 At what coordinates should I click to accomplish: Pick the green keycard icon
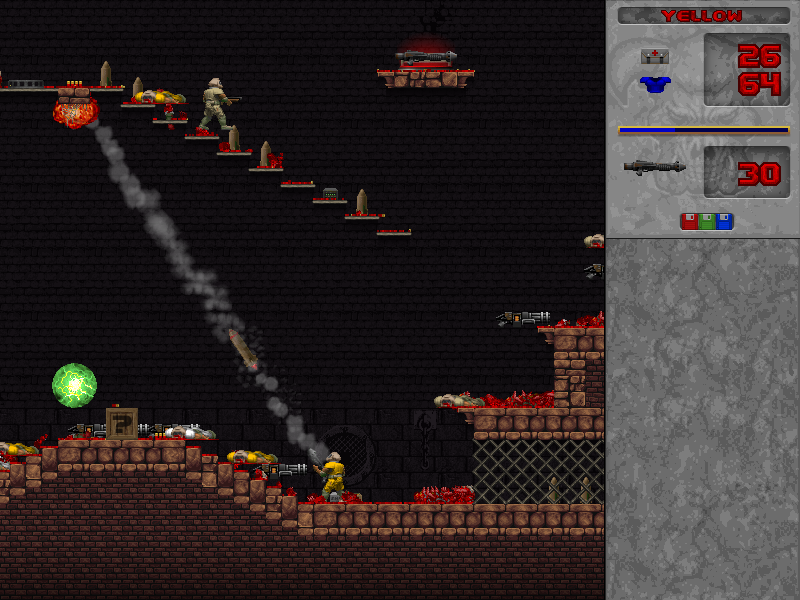click(707, 221)
